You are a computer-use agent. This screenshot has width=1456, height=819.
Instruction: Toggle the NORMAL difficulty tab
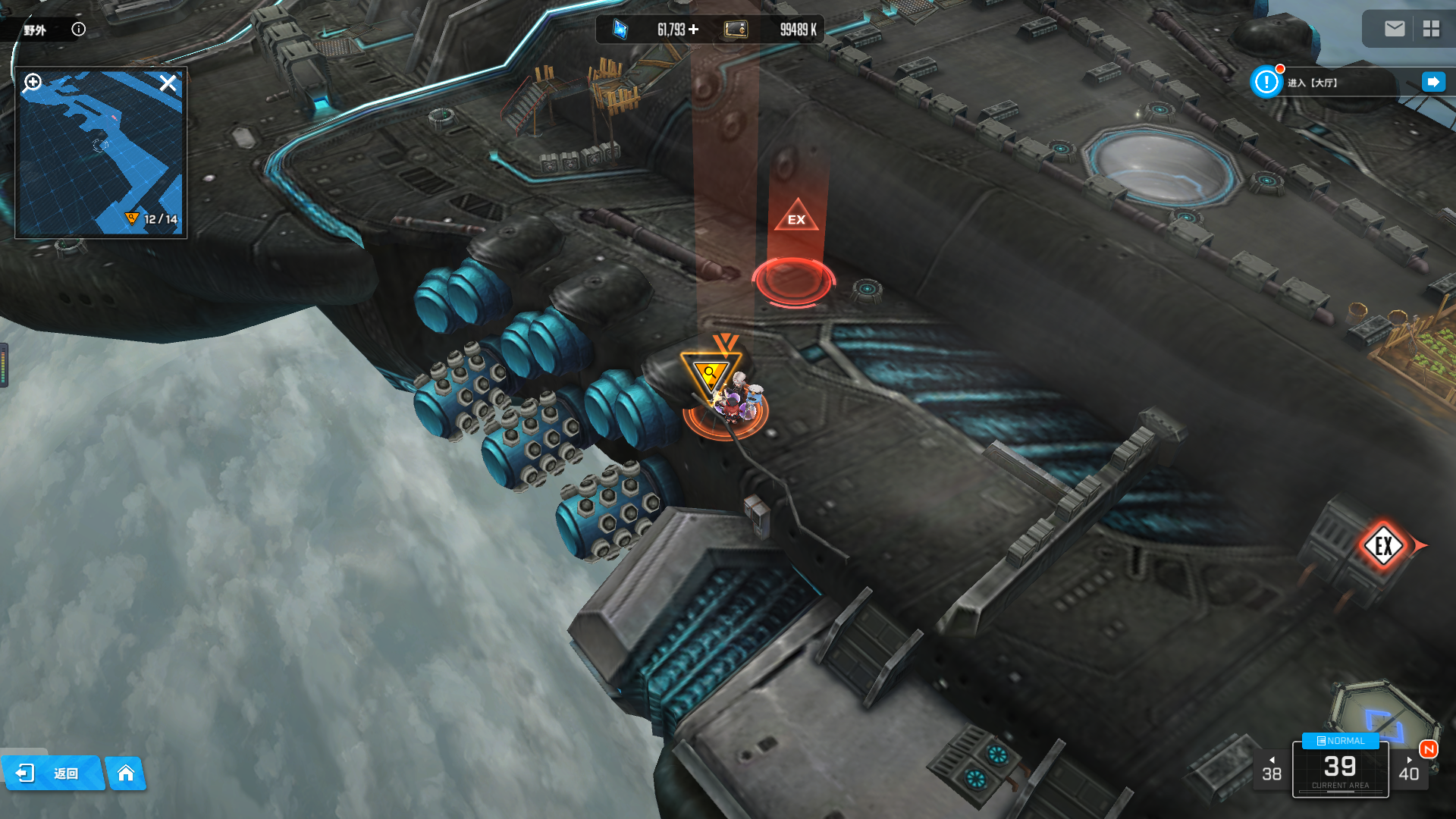click(x=1340, y=741)
